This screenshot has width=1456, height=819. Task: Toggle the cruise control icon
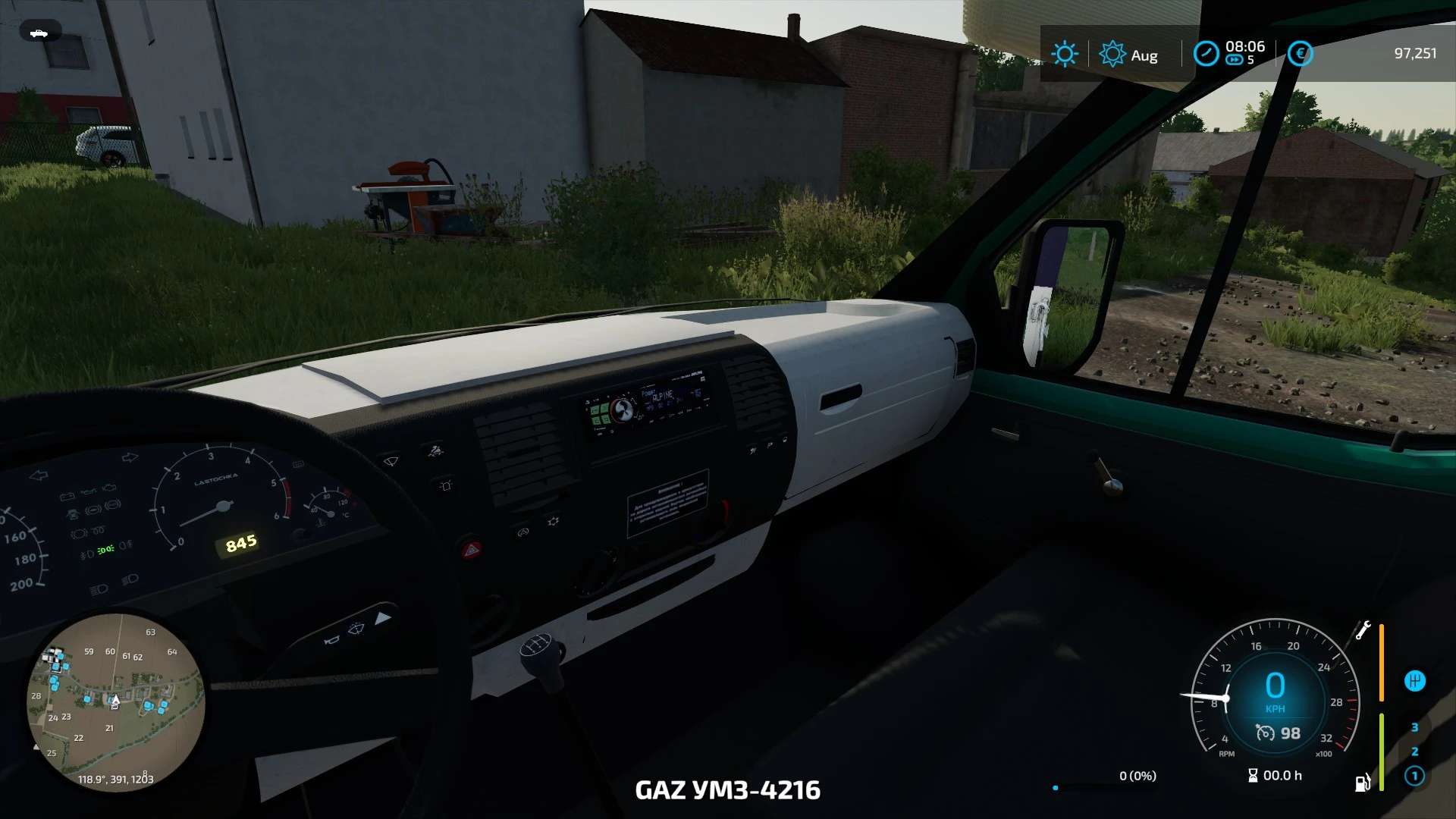point(1265,733)
